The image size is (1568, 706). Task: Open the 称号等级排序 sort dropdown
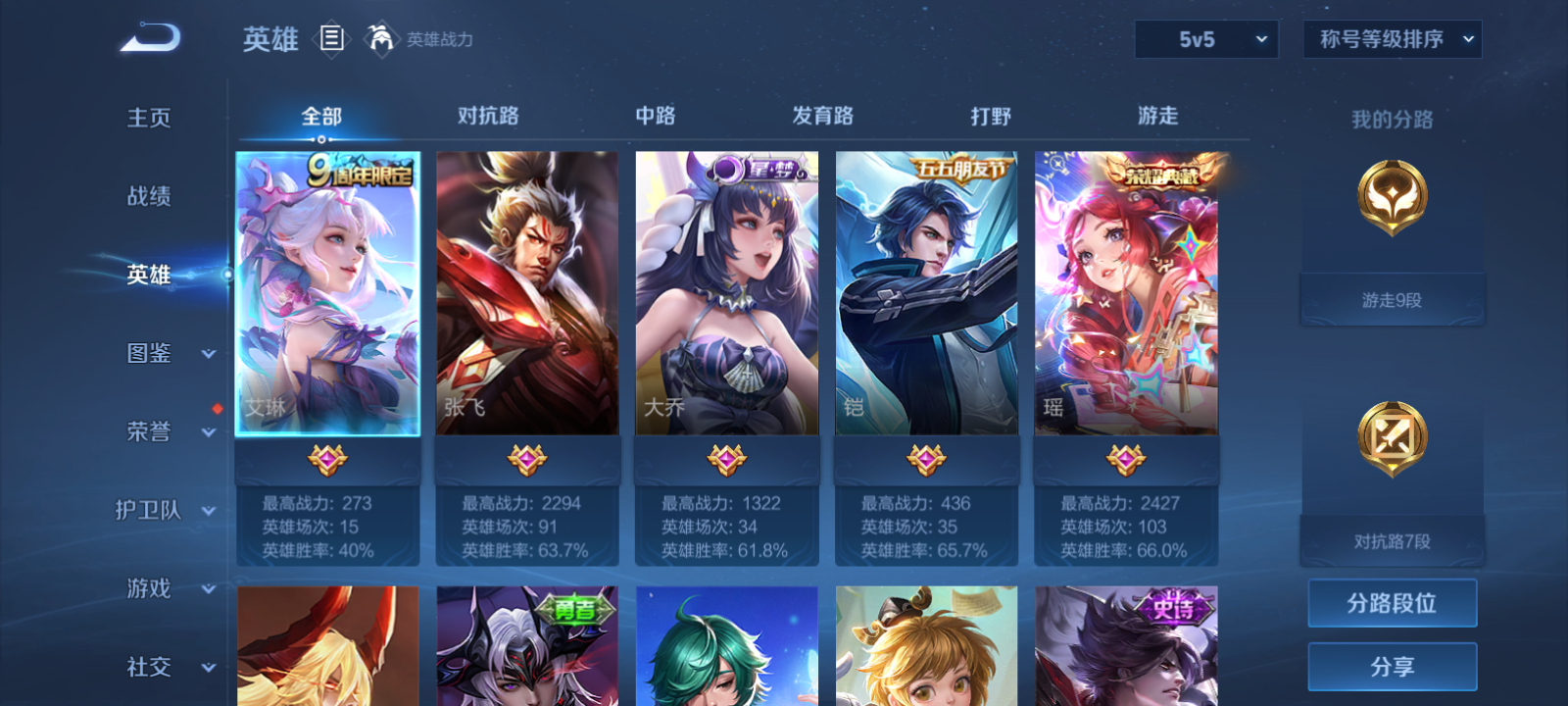coord(1391,39)
